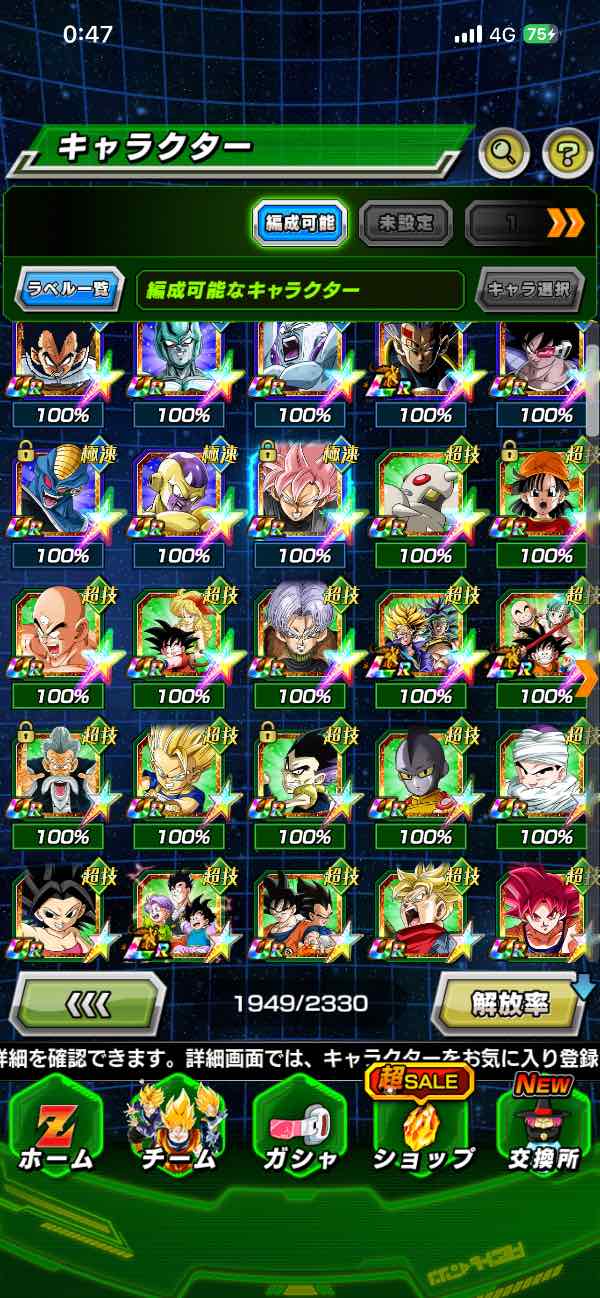Select the Pan with orange bandana card

(543, 497)
